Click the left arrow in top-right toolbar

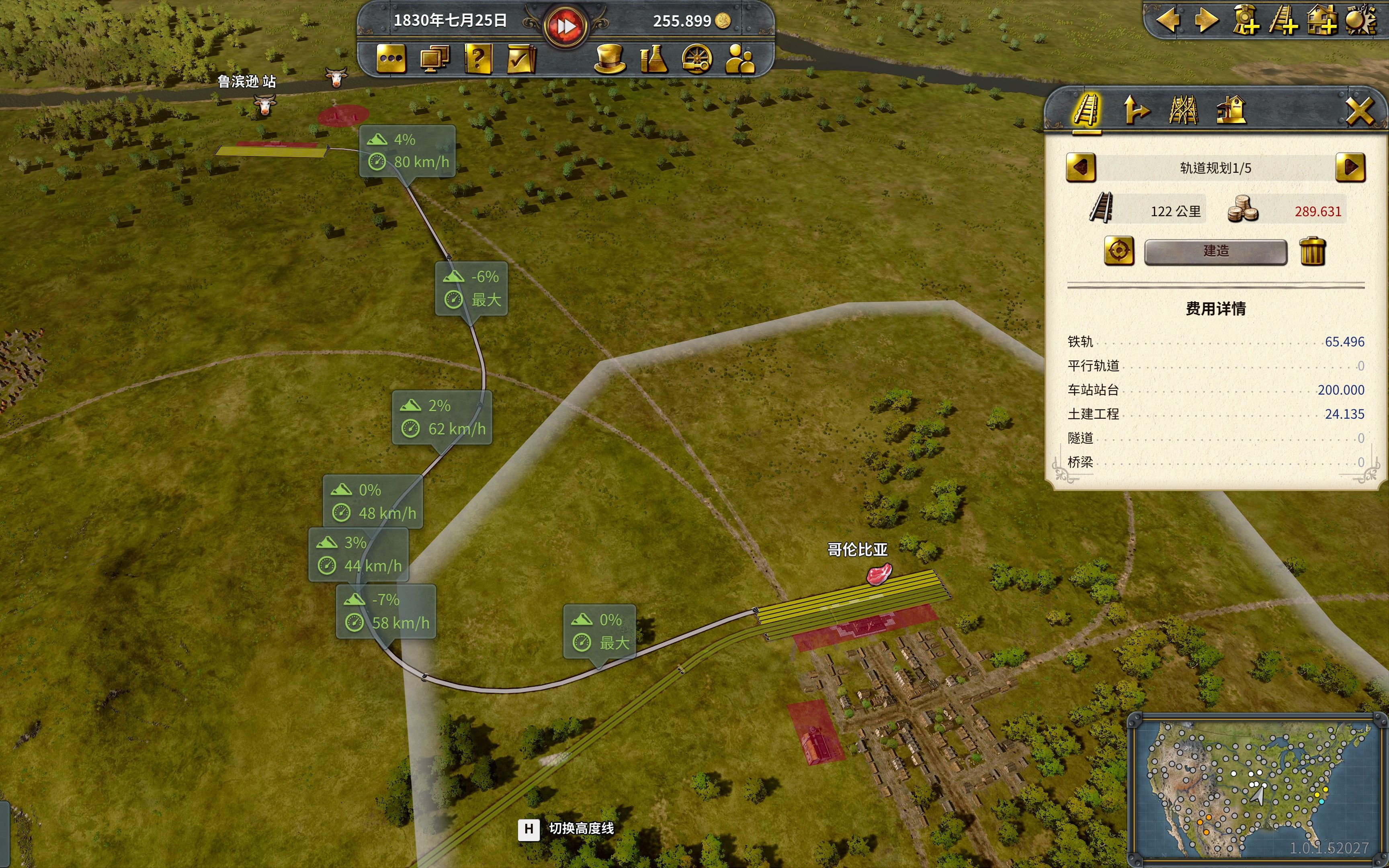click(x=1168, y=20)
